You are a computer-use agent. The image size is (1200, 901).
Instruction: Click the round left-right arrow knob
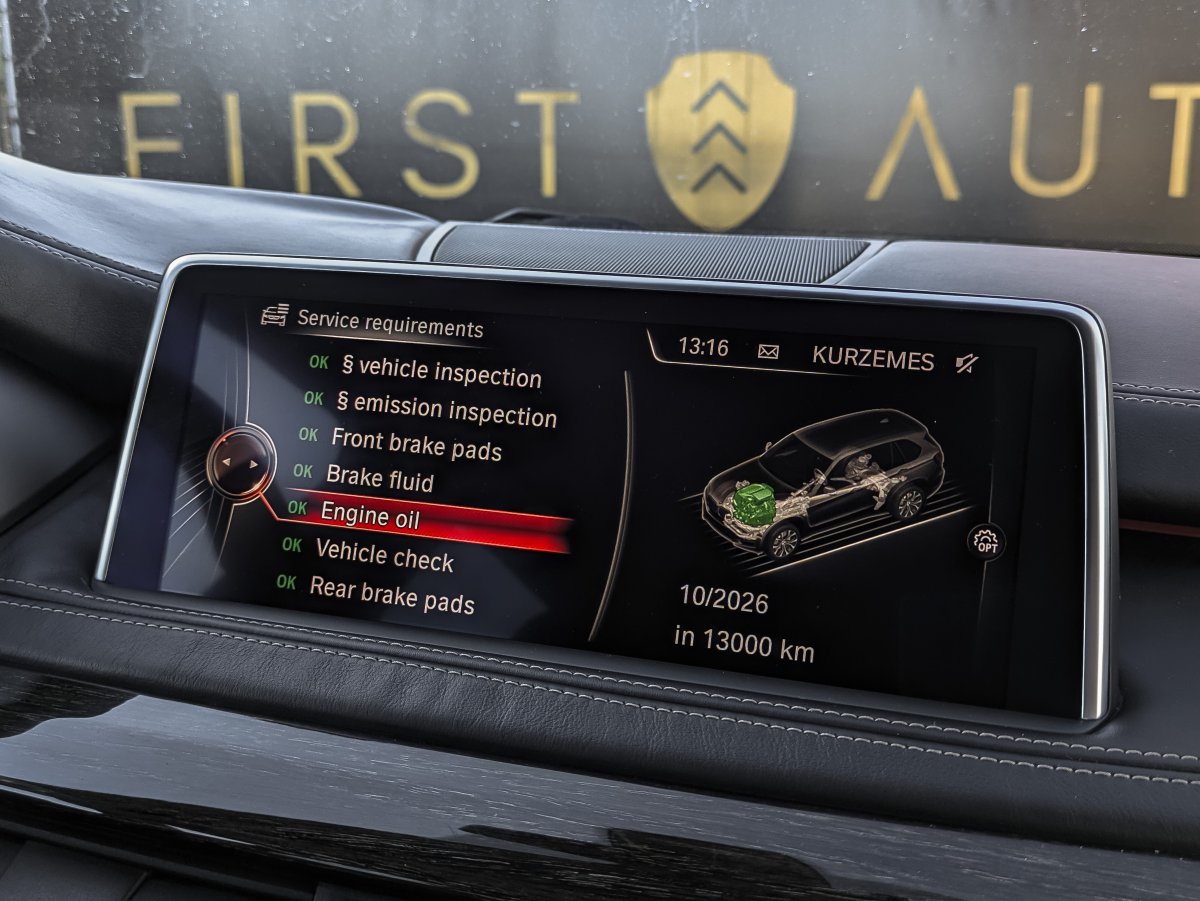pyautogui.click(x=240, y=462)
